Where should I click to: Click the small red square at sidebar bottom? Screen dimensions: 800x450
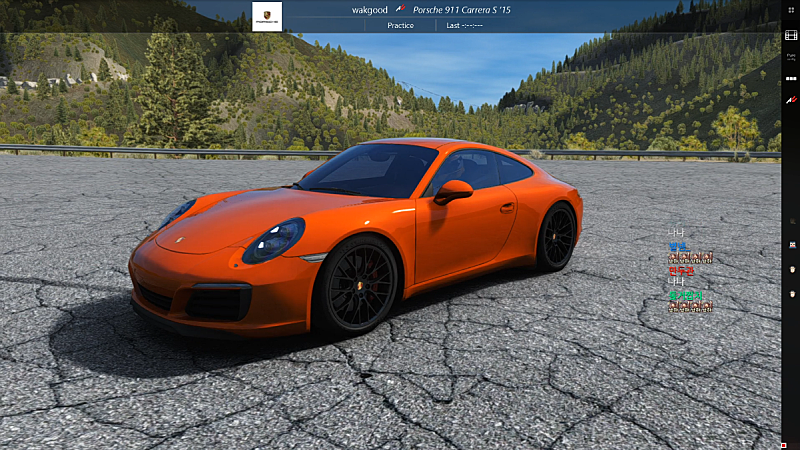pos(782,444)
